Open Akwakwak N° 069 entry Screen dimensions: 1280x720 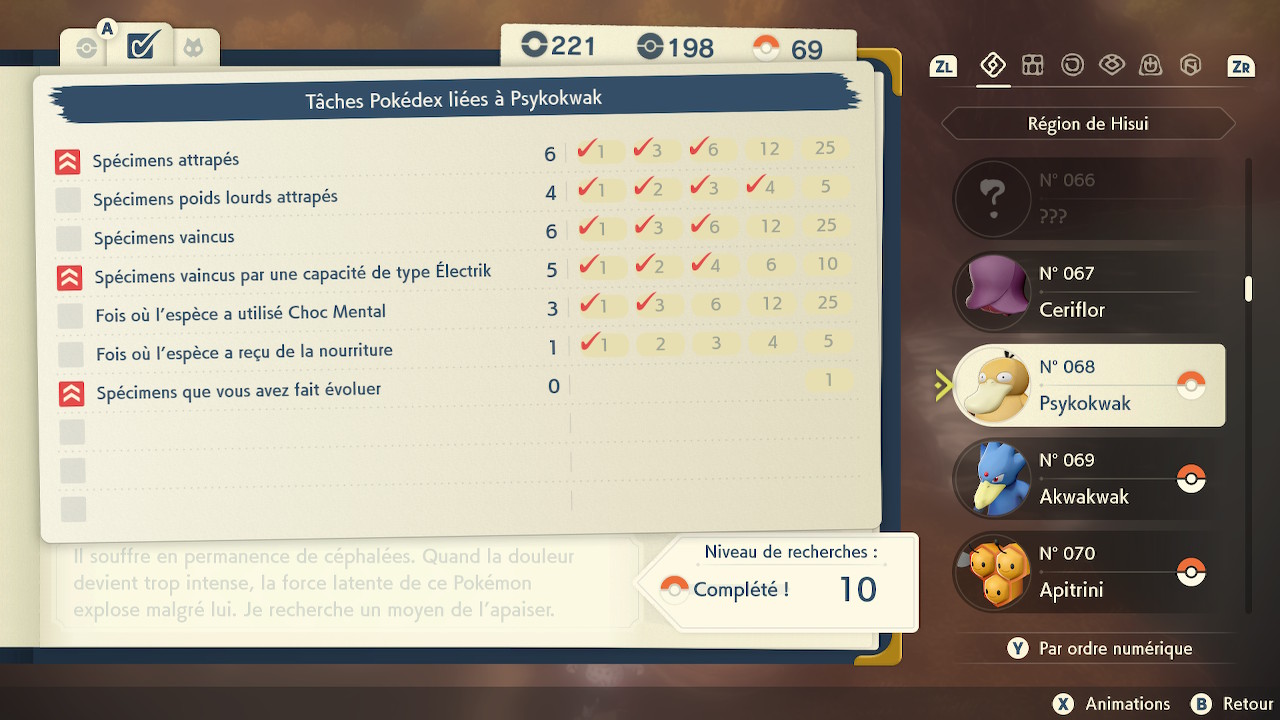point(1088,478)
